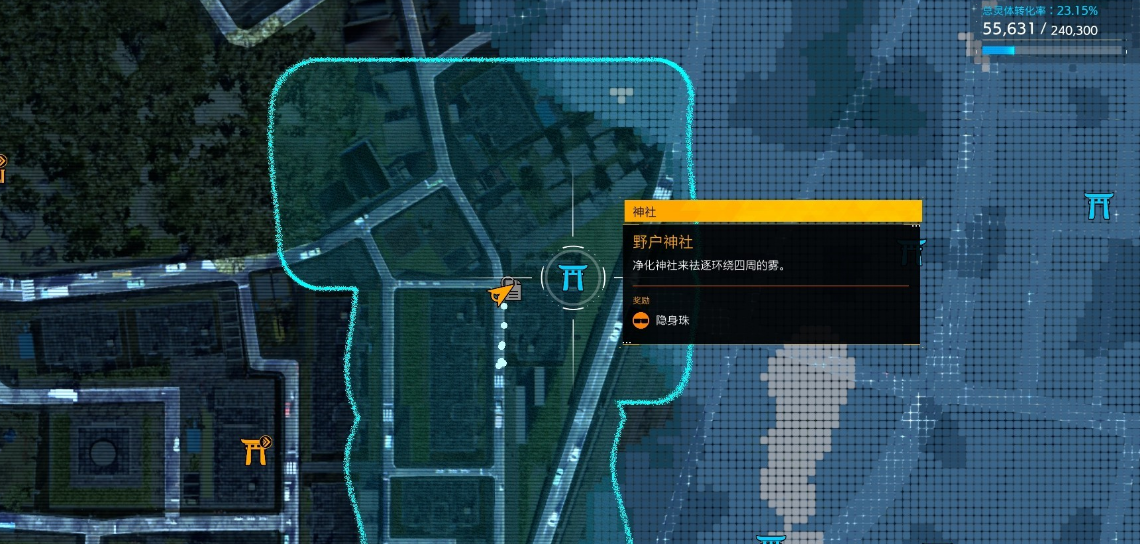Click the orange torii gate map marker

[255, 451]
